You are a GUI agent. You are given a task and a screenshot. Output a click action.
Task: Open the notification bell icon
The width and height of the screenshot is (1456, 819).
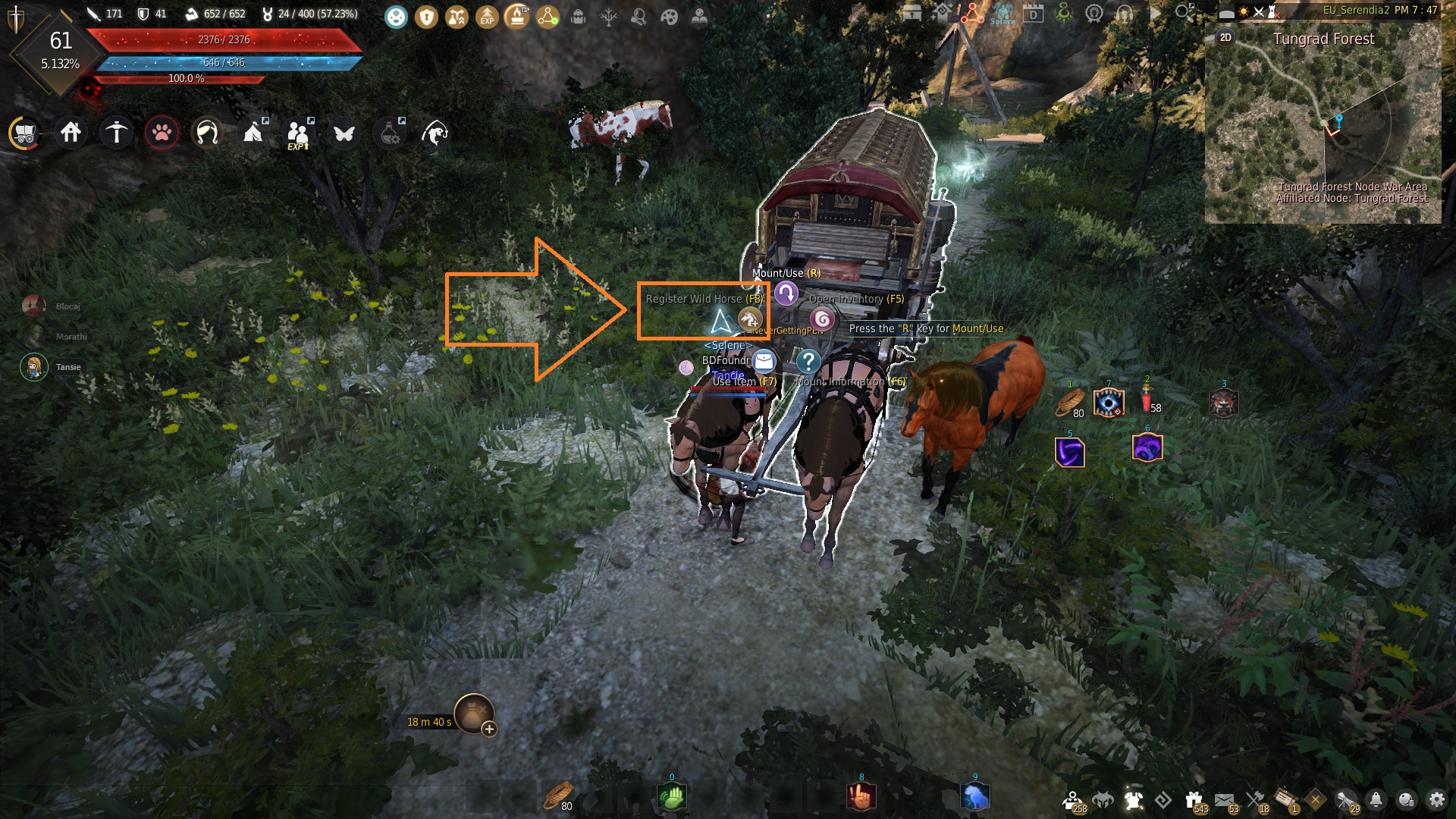click(1375, 799)
